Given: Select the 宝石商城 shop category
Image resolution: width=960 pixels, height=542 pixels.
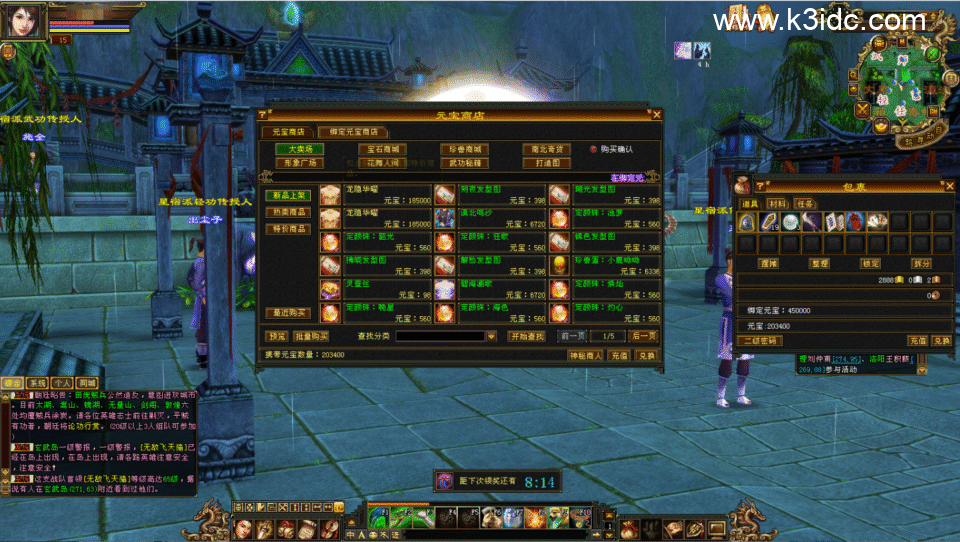Looking at the screenshot, I should point(380,149).
